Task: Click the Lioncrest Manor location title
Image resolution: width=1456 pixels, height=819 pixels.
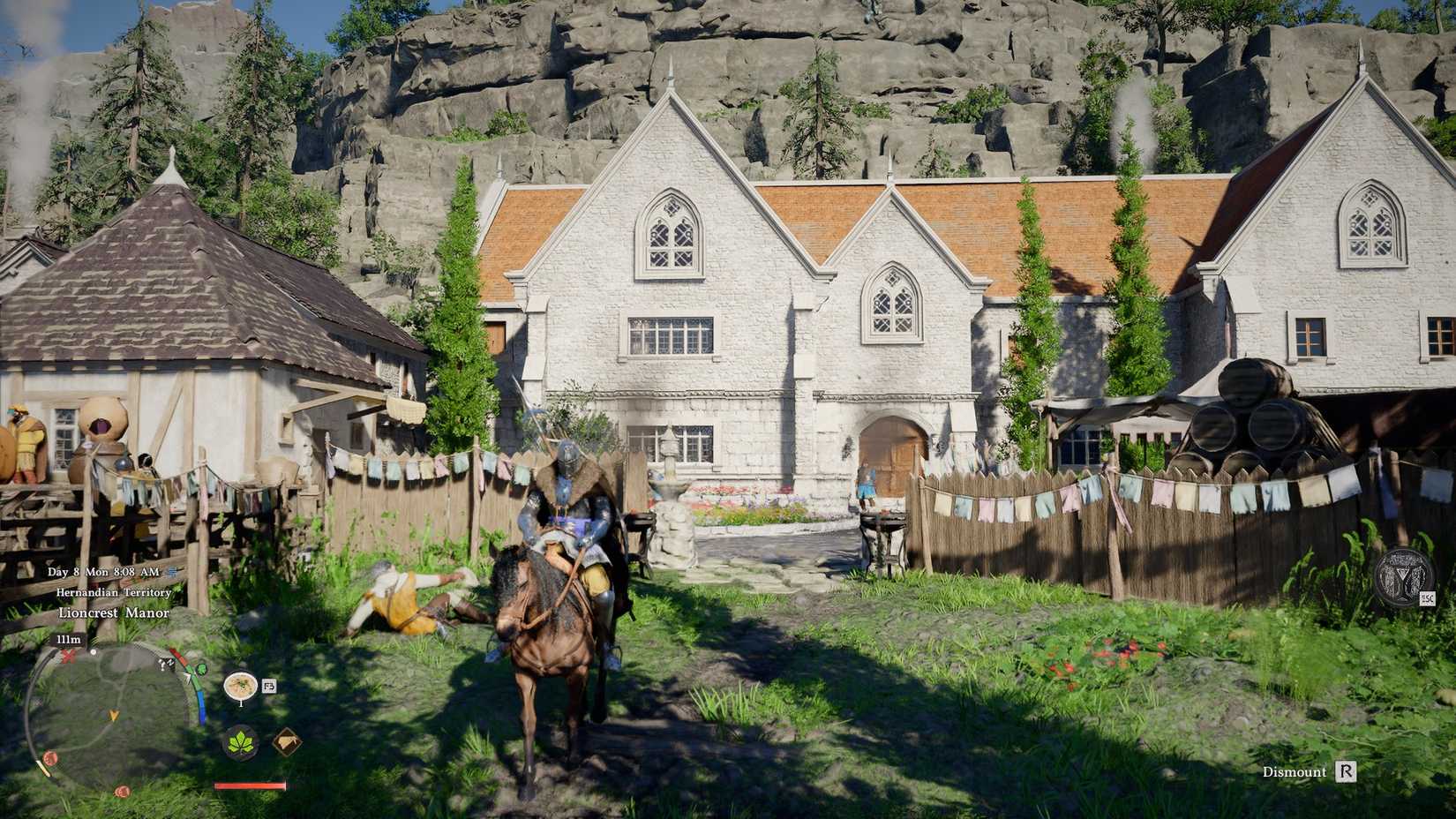Action: pos(114,612)
